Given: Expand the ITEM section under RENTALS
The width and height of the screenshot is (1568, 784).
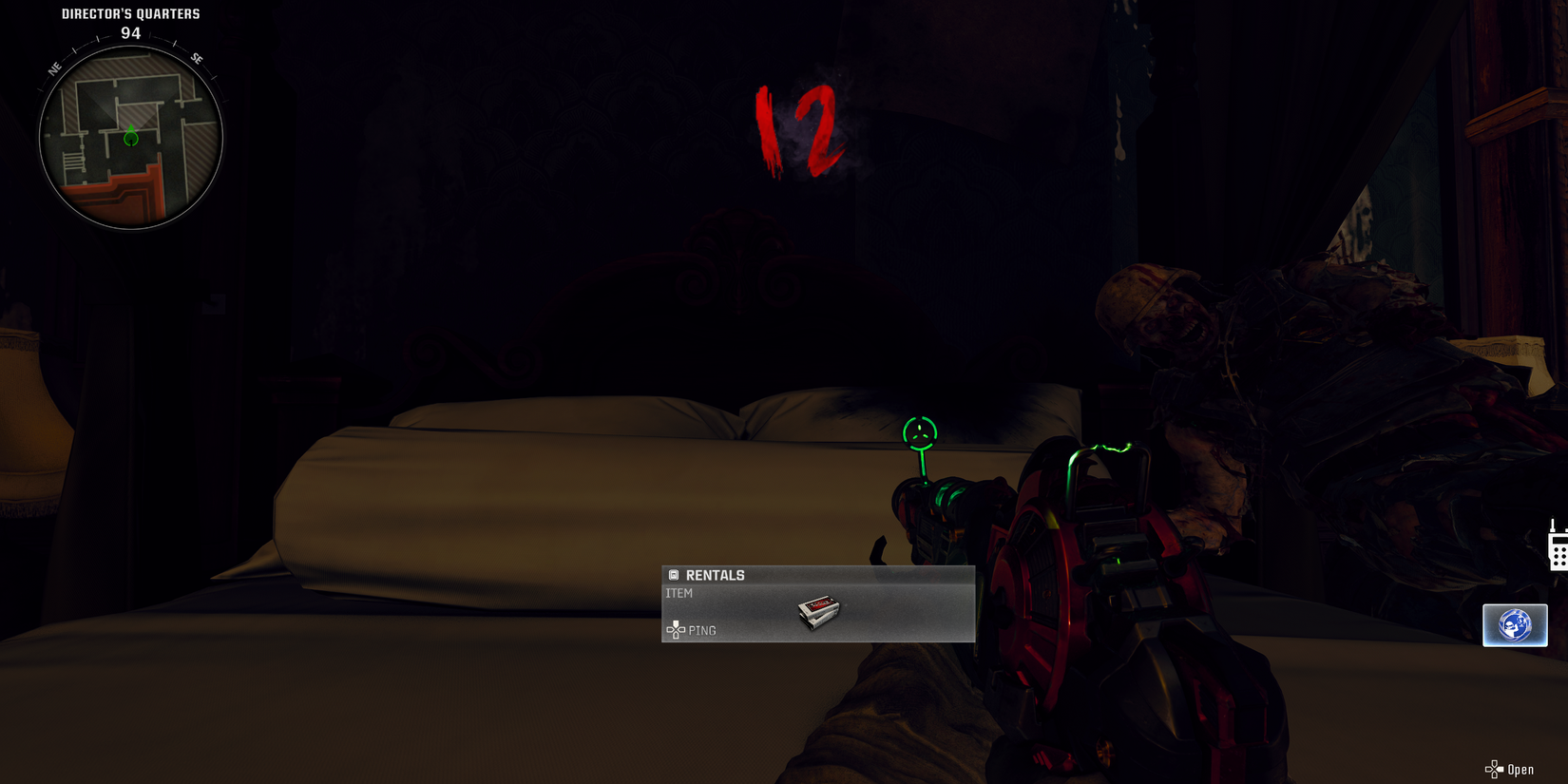Looking at the screenshot, I should [x=679, y=592].
